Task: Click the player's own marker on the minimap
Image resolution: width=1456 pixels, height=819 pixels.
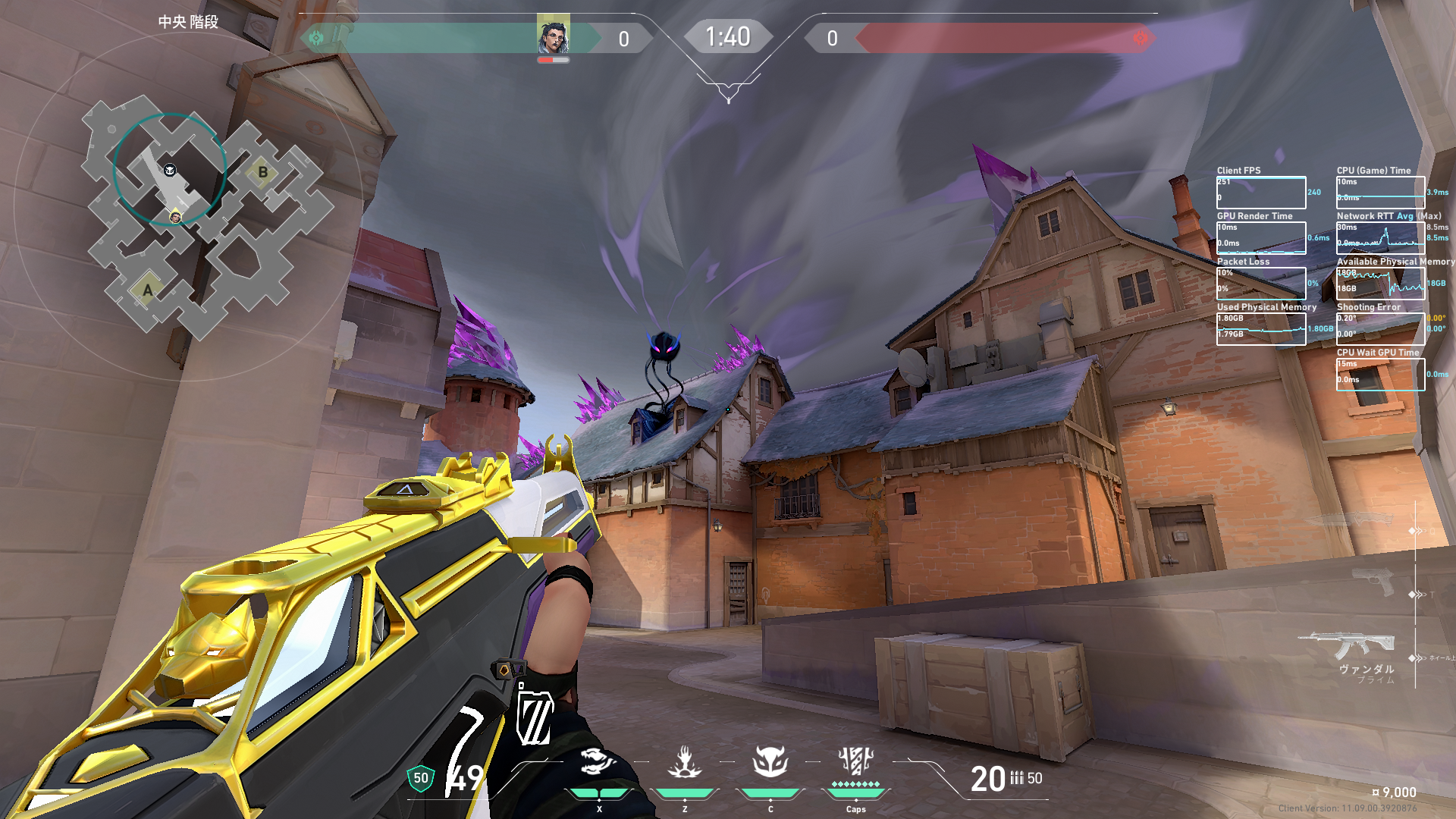Action: pyautogui.click(x=175, y=218)
